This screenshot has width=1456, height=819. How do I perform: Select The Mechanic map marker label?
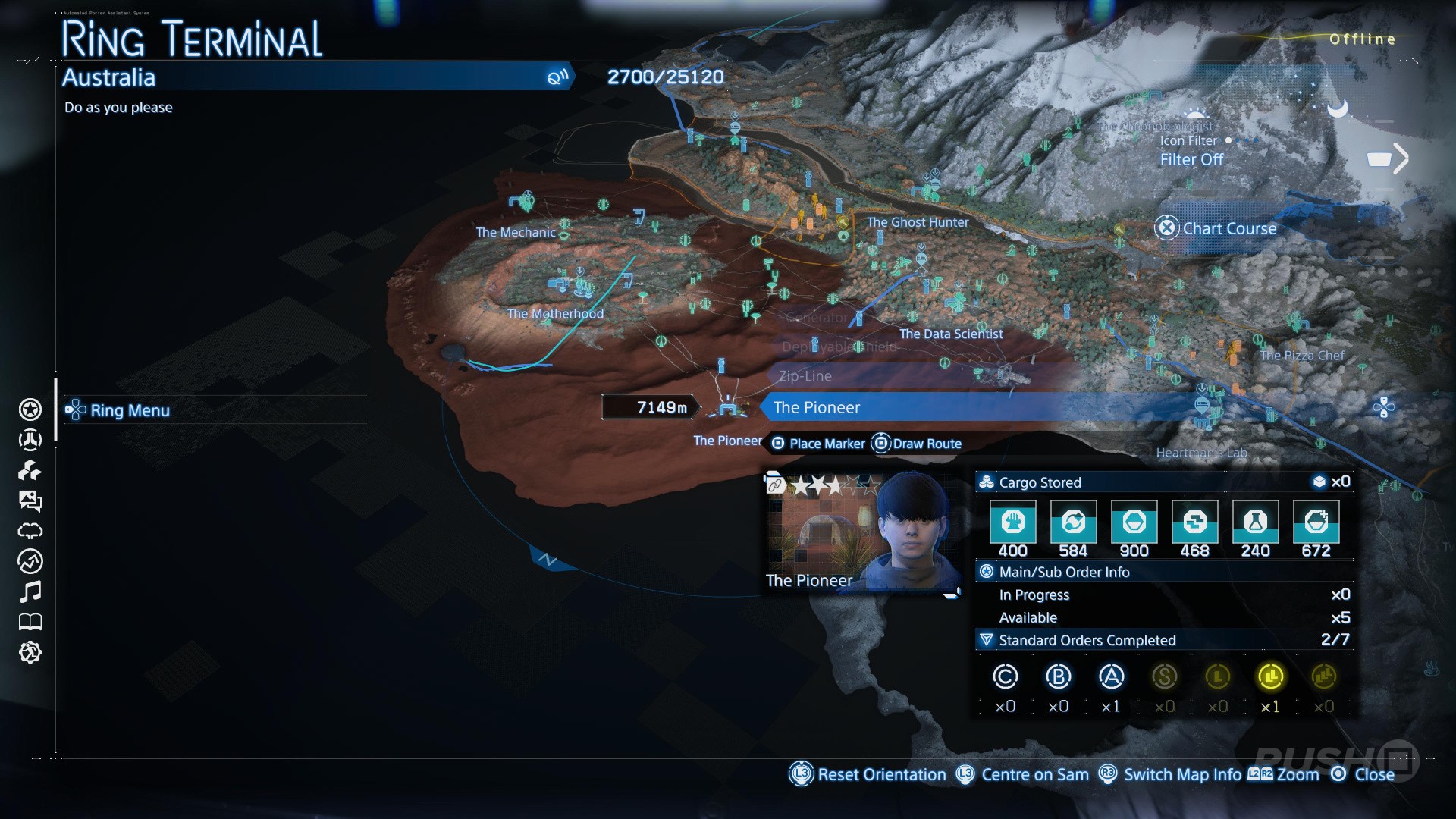pos(516,233)
